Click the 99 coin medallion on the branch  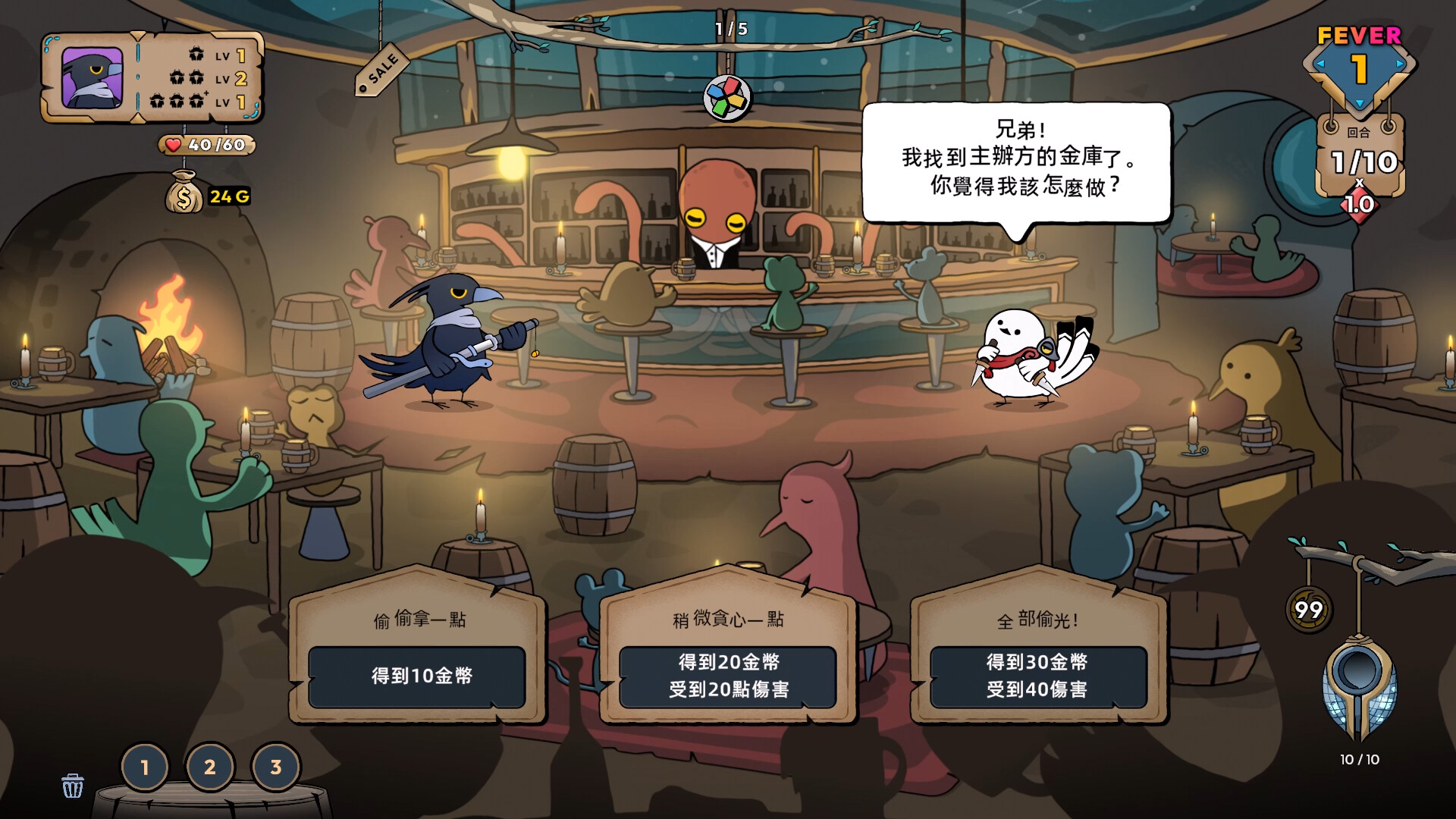pos(1309,609)
